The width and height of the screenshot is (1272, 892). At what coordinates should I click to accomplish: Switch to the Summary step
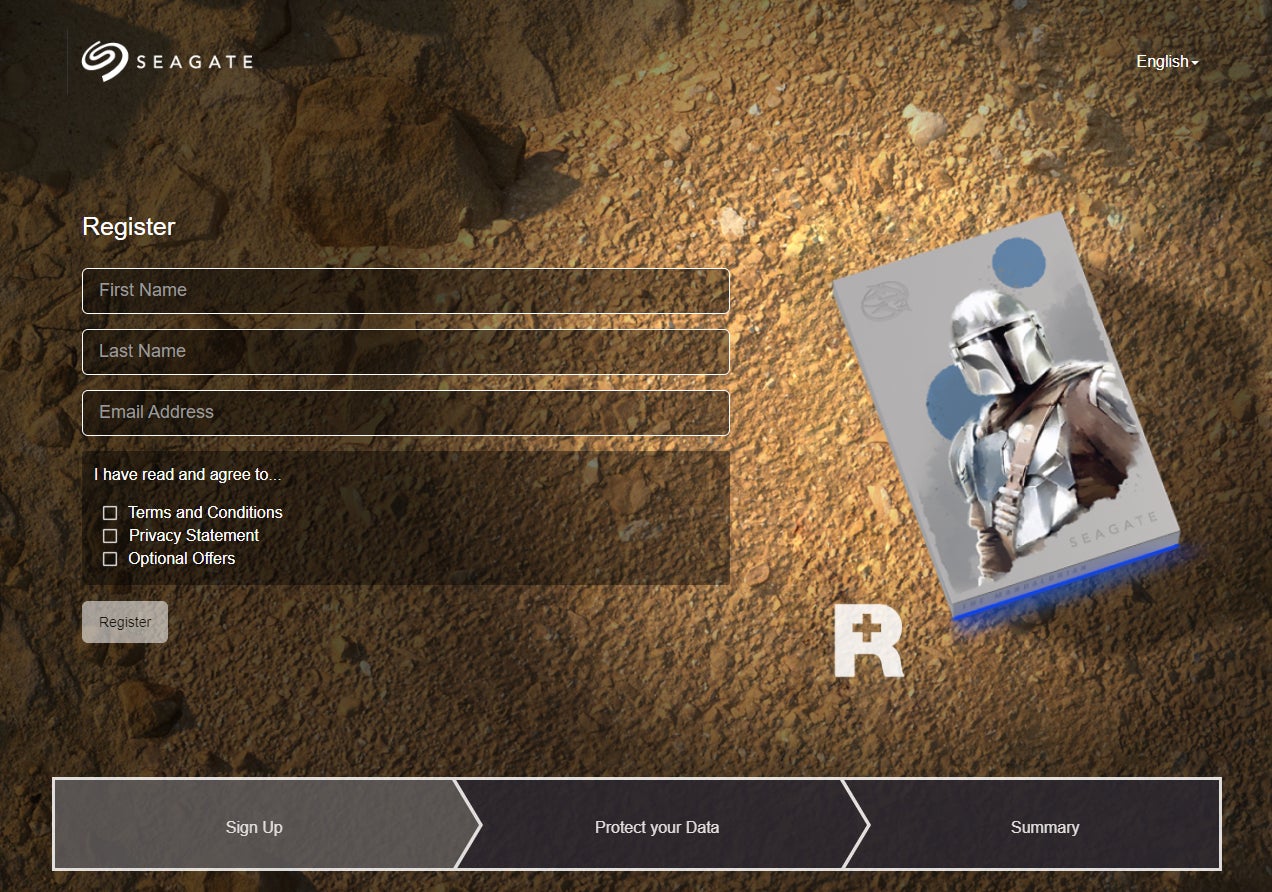click(x=1044, y=827)
